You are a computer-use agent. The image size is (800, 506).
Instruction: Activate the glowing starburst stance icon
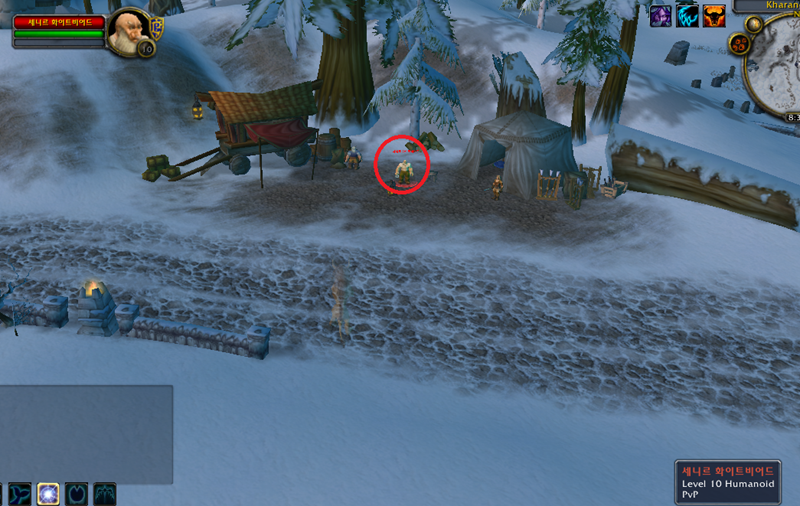[48, 493]
